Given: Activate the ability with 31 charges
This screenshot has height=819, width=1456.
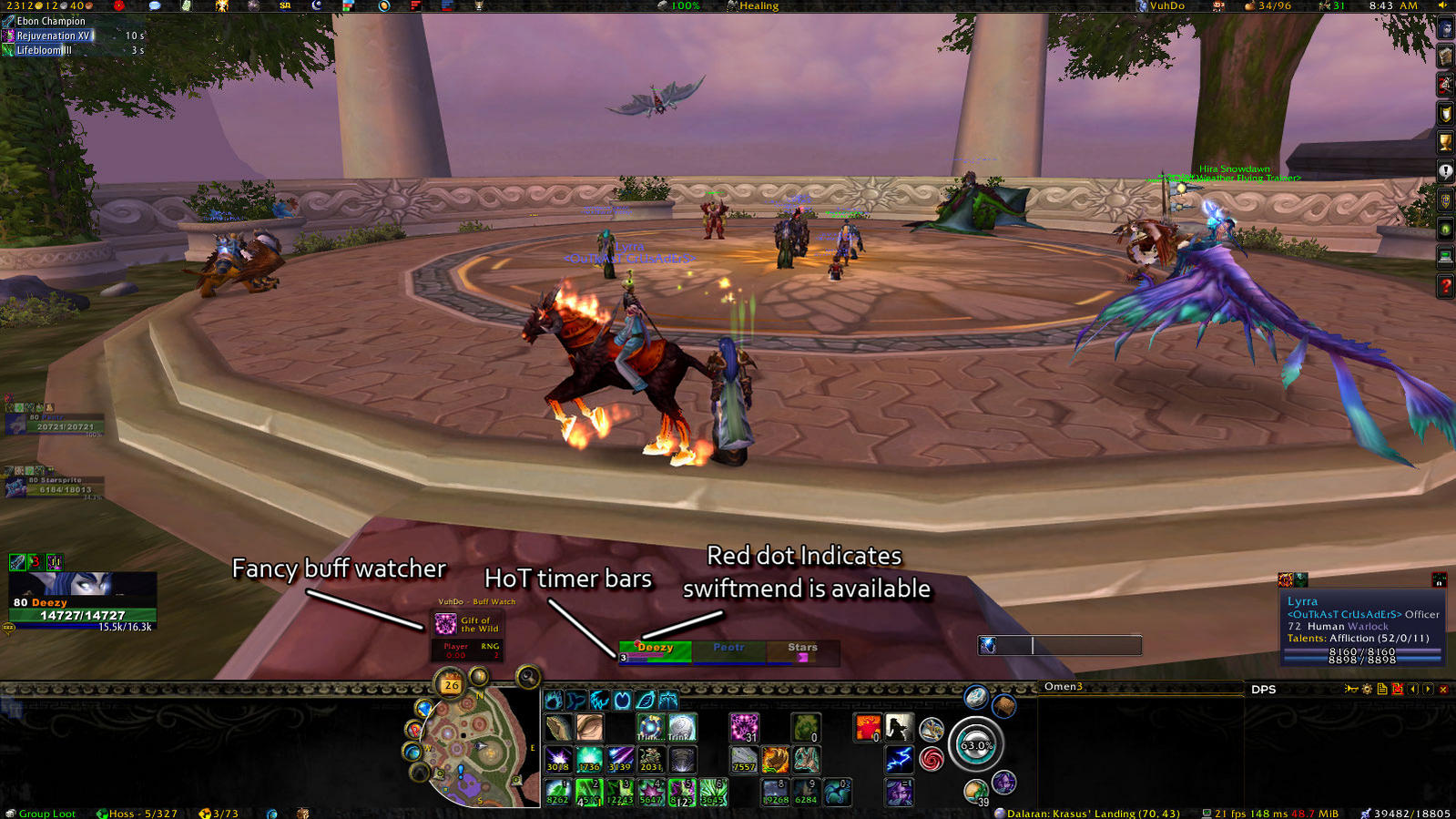Looking at the screenshot, I should (x=744, y=727).
